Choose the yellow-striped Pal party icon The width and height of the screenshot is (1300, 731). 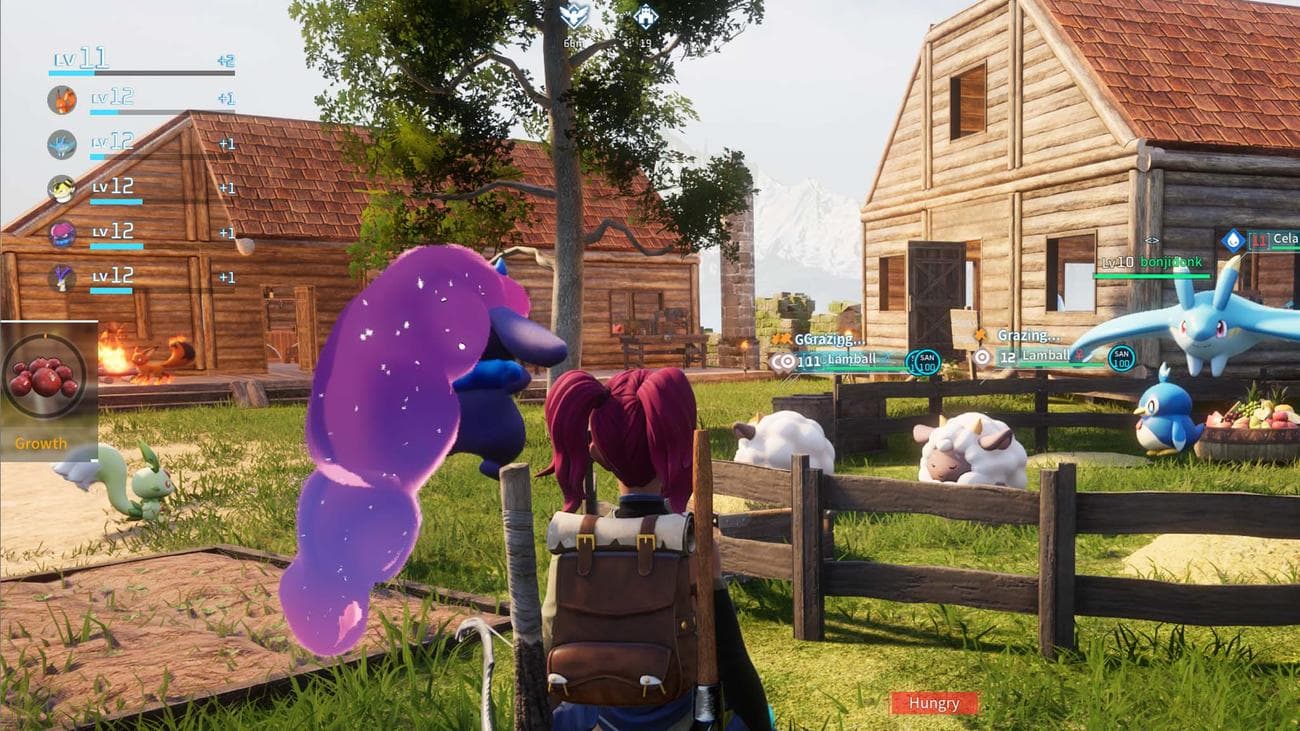62,189
